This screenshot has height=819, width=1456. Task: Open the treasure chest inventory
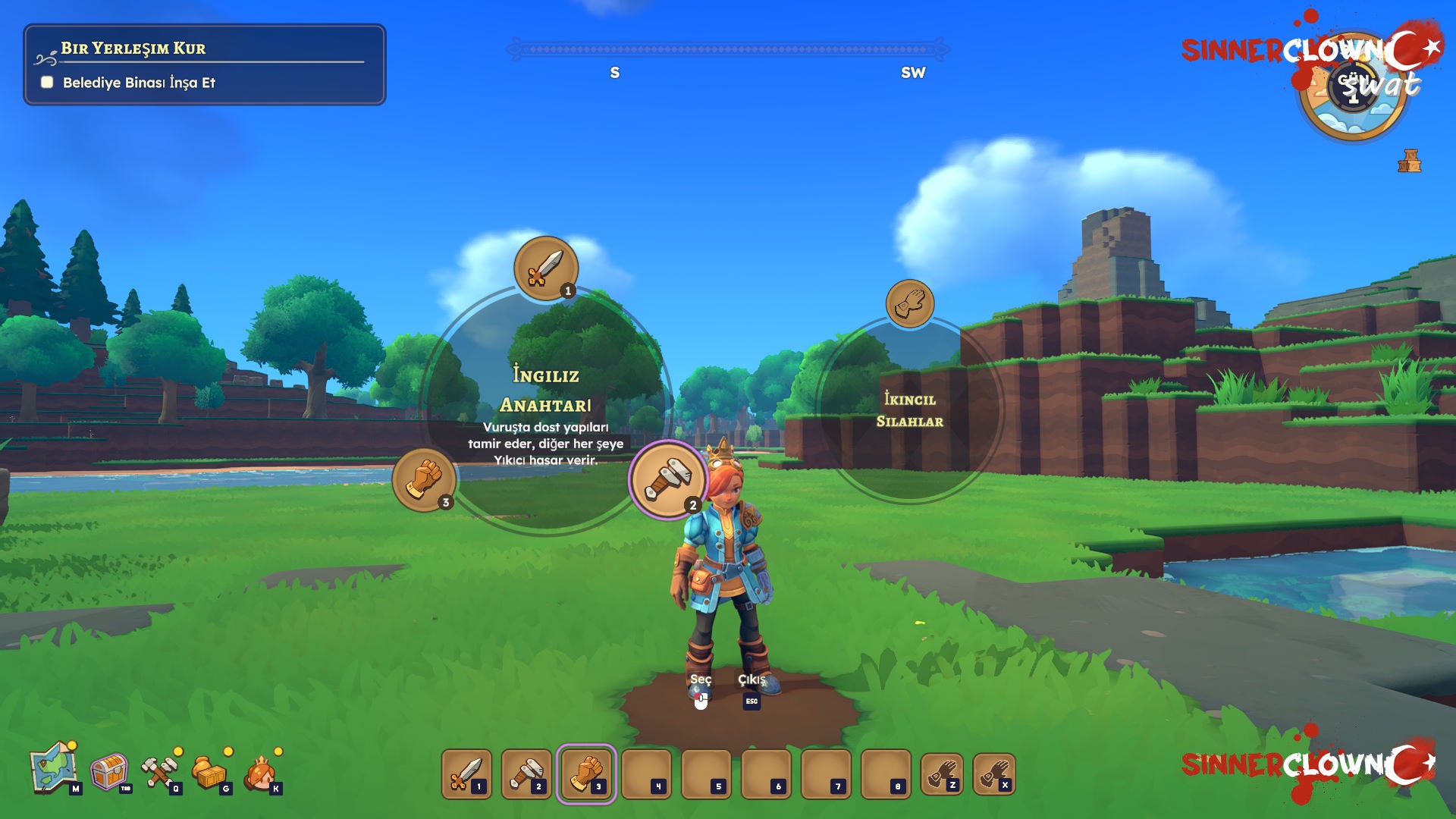tap(109, 772)
